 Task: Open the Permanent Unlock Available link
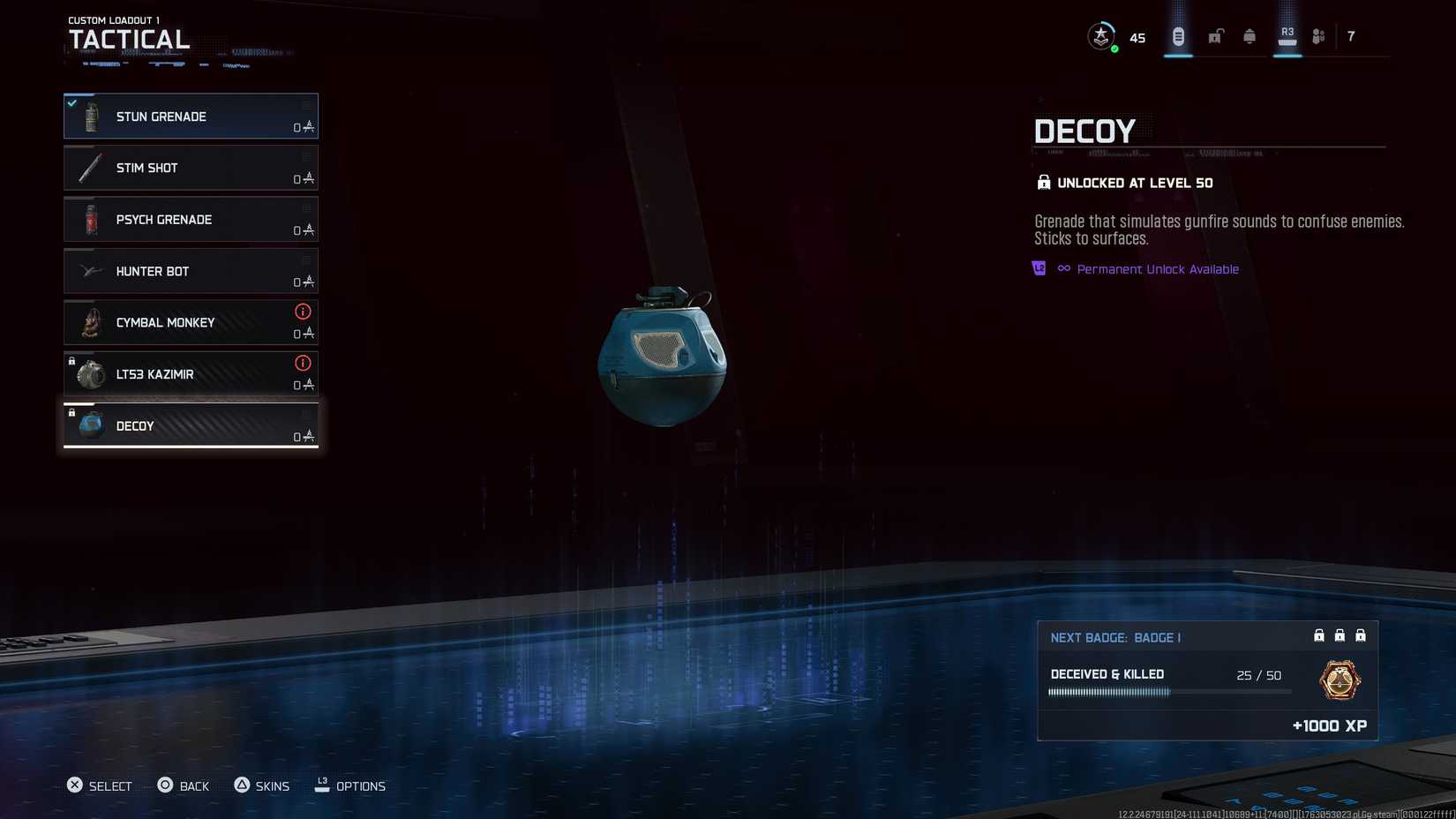[x=1157, y=268]
